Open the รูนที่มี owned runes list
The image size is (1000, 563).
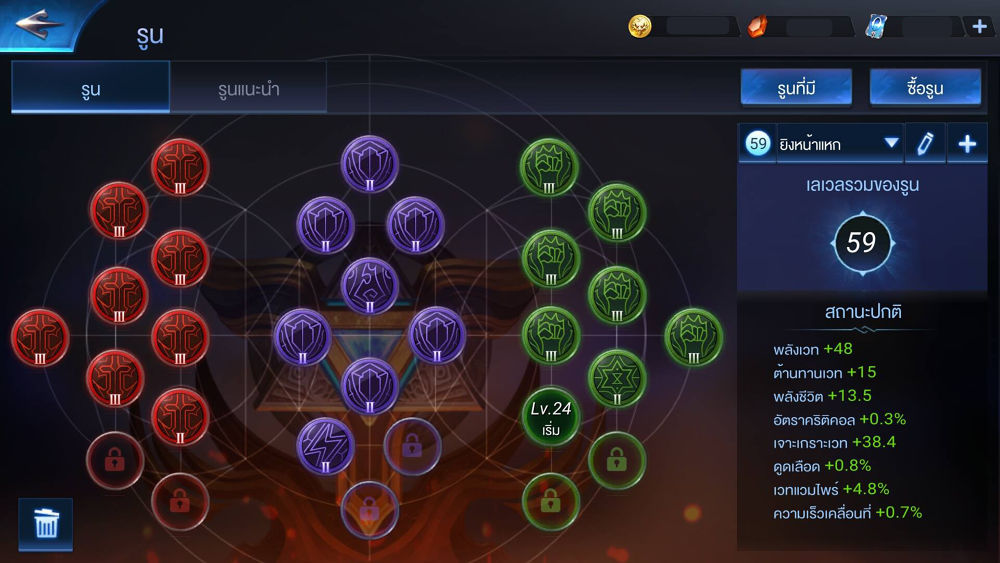click(796, 88)
